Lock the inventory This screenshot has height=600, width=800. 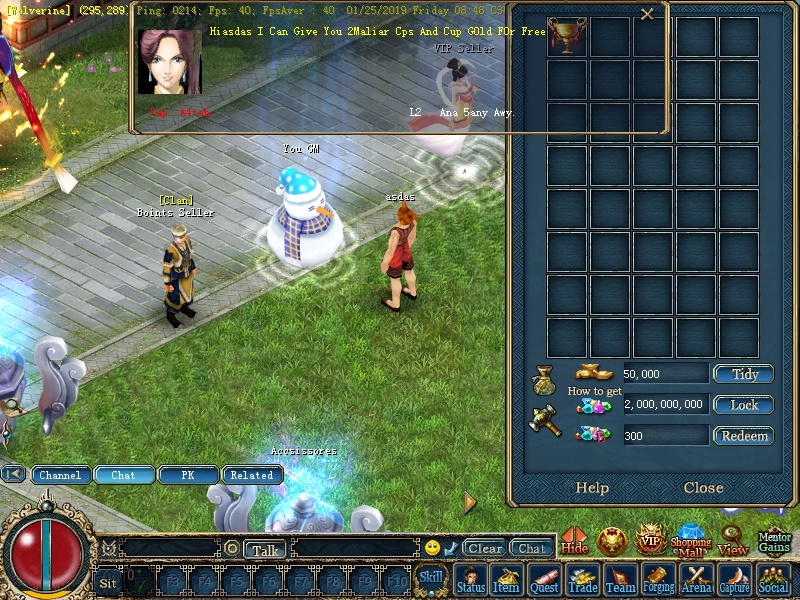click(x=743, y=405)
